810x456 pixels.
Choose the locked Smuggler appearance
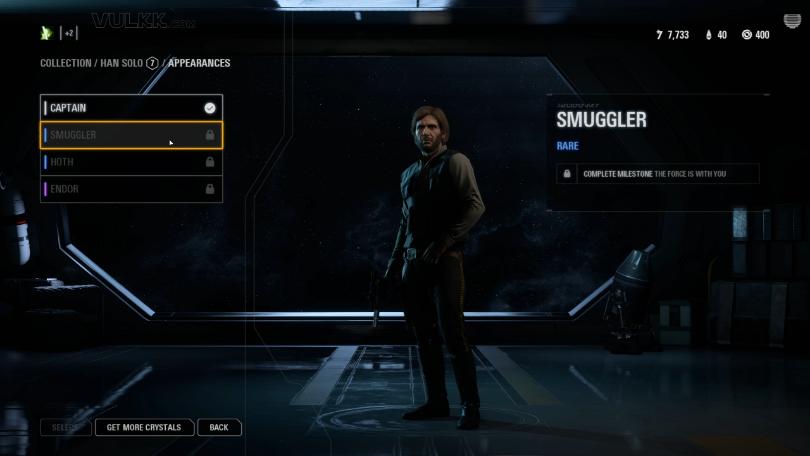(x=130, y=135)
